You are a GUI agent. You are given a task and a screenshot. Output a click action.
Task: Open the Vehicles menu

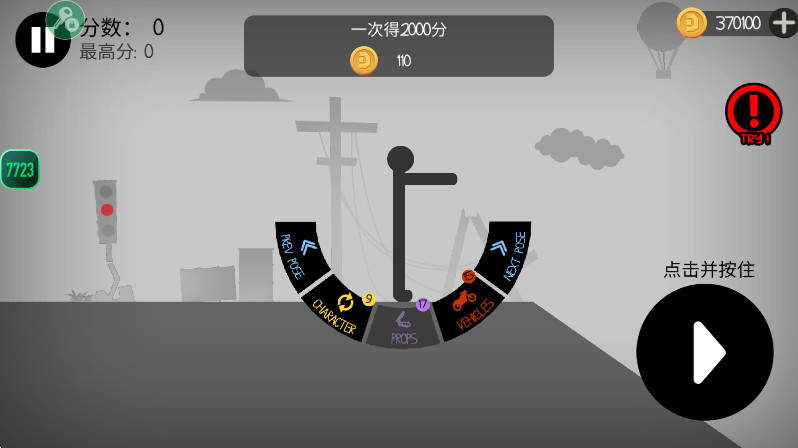tap(469, 307)
